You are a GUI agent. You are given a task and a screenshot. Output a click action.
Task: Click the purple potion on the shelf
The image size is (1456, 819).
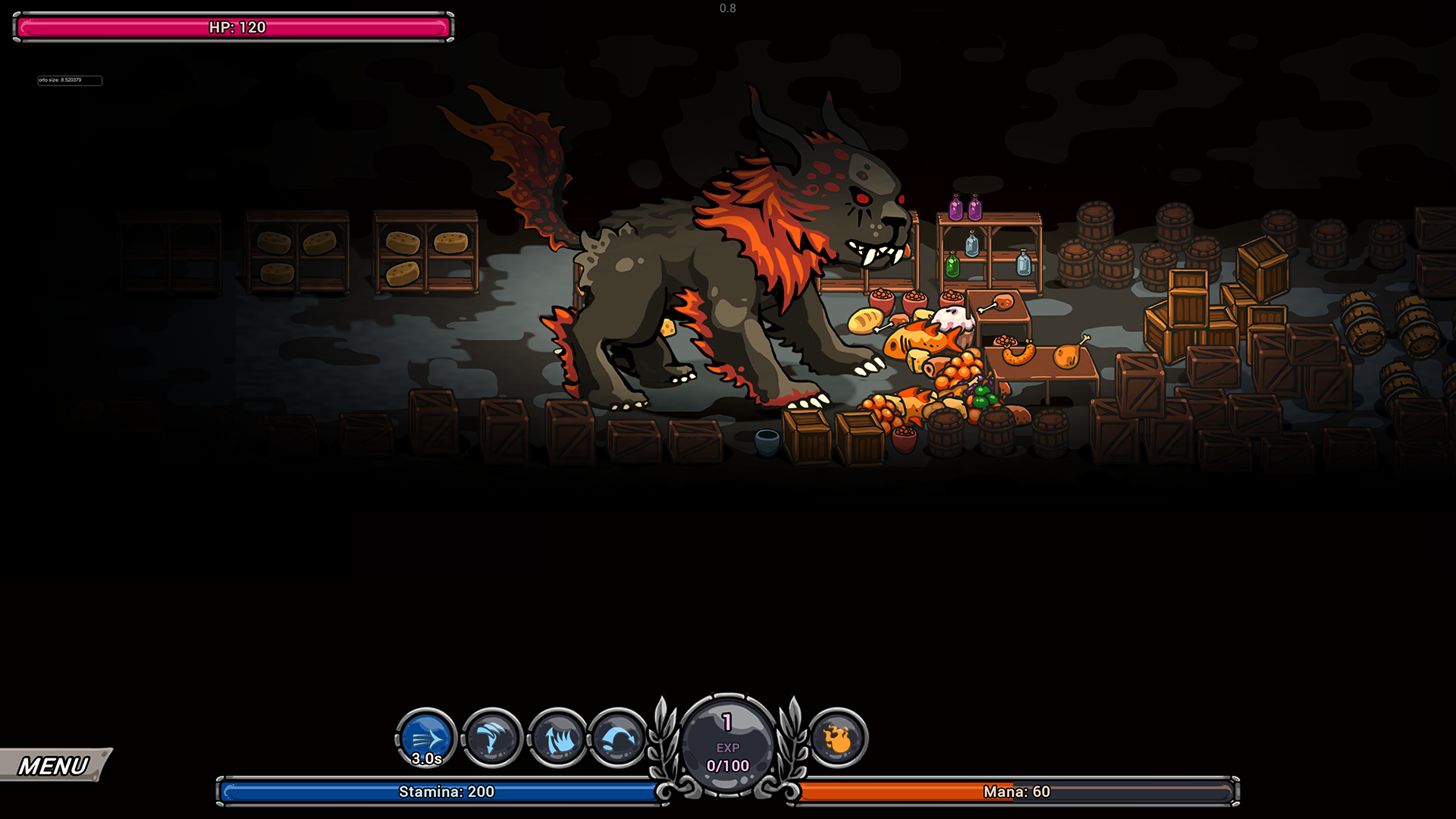[956, 207]
